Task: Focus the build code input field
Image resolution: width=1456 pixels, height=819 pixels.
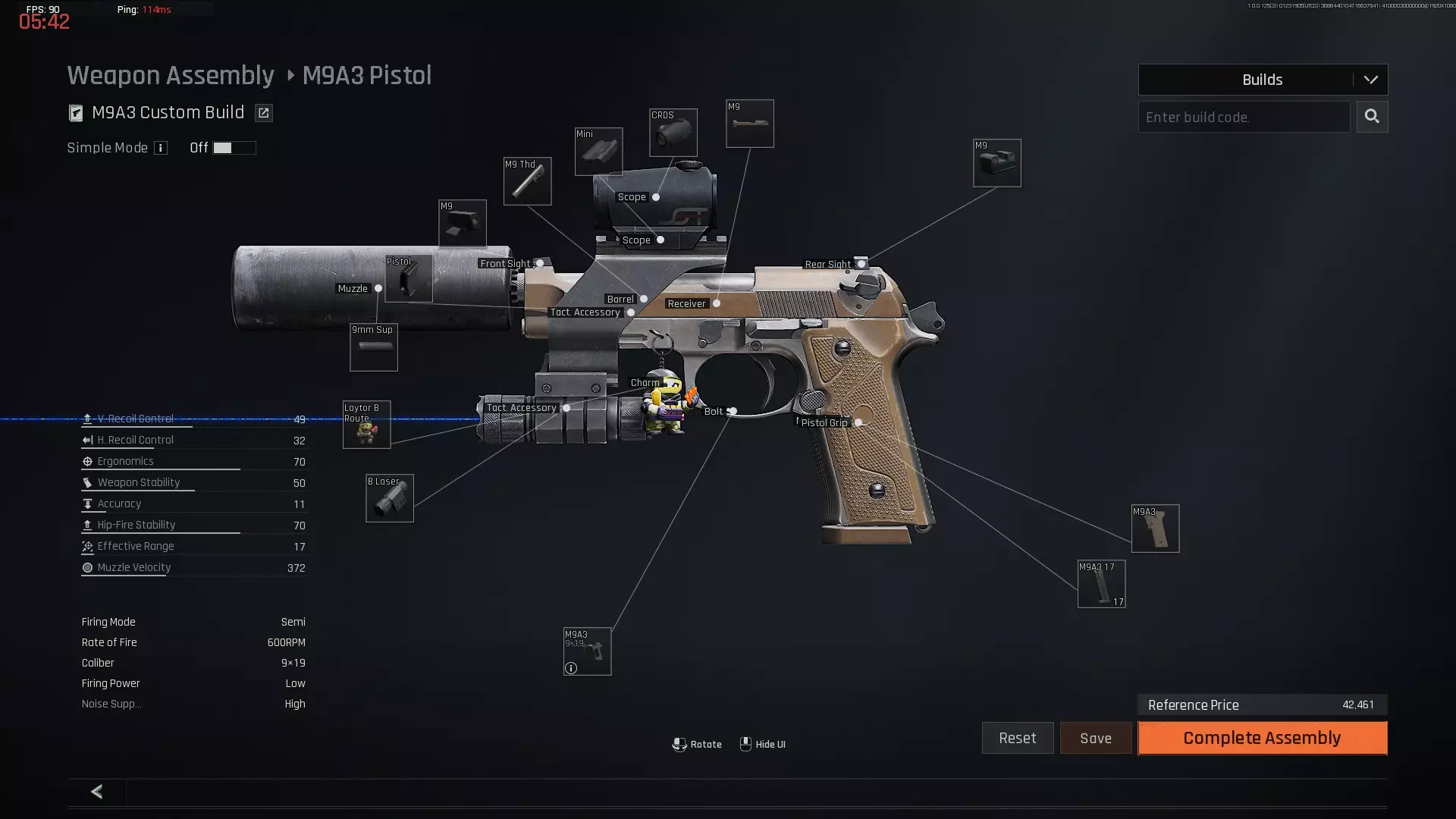Action: pyautogui.click(x=1244, y=117)
